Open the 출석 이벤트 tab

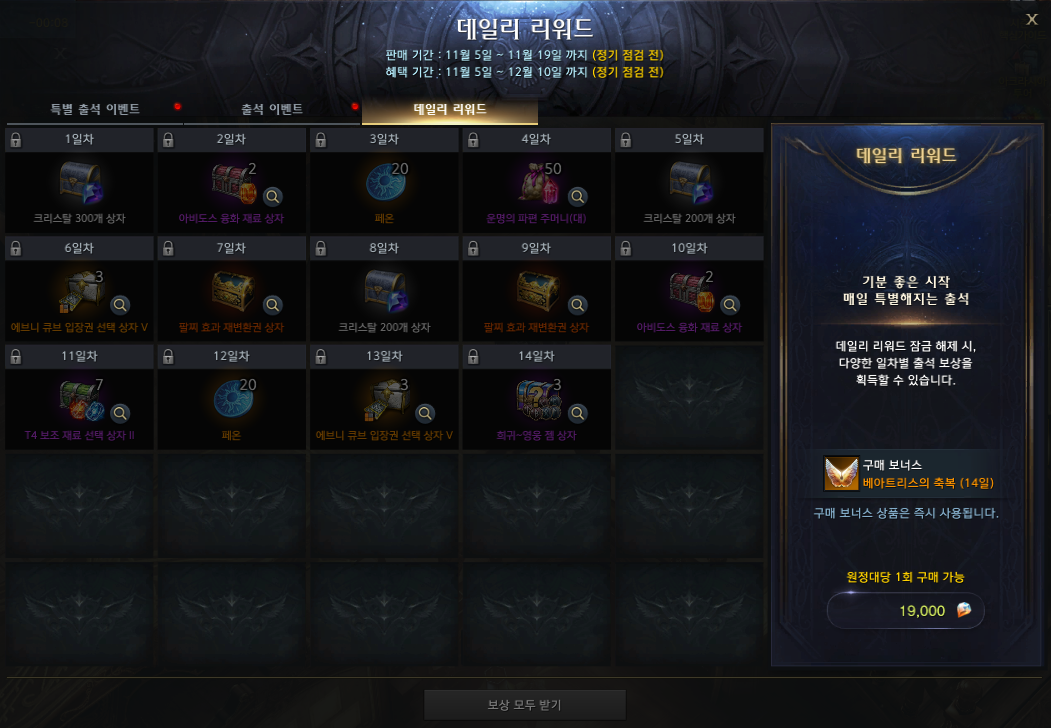pyautogui.click(x=272, y=109)
